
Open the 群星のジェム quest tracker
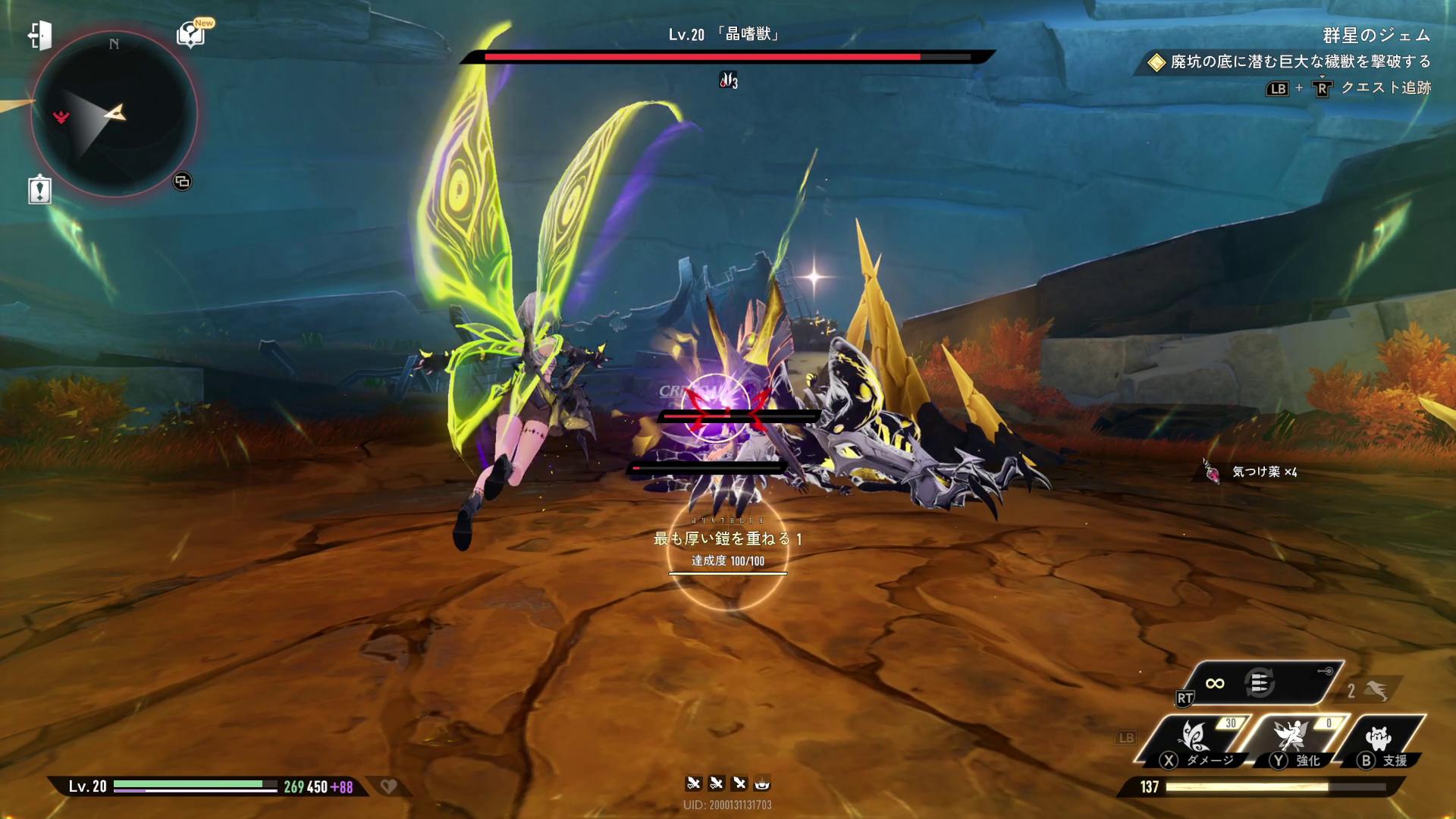tap(1376, 35)
